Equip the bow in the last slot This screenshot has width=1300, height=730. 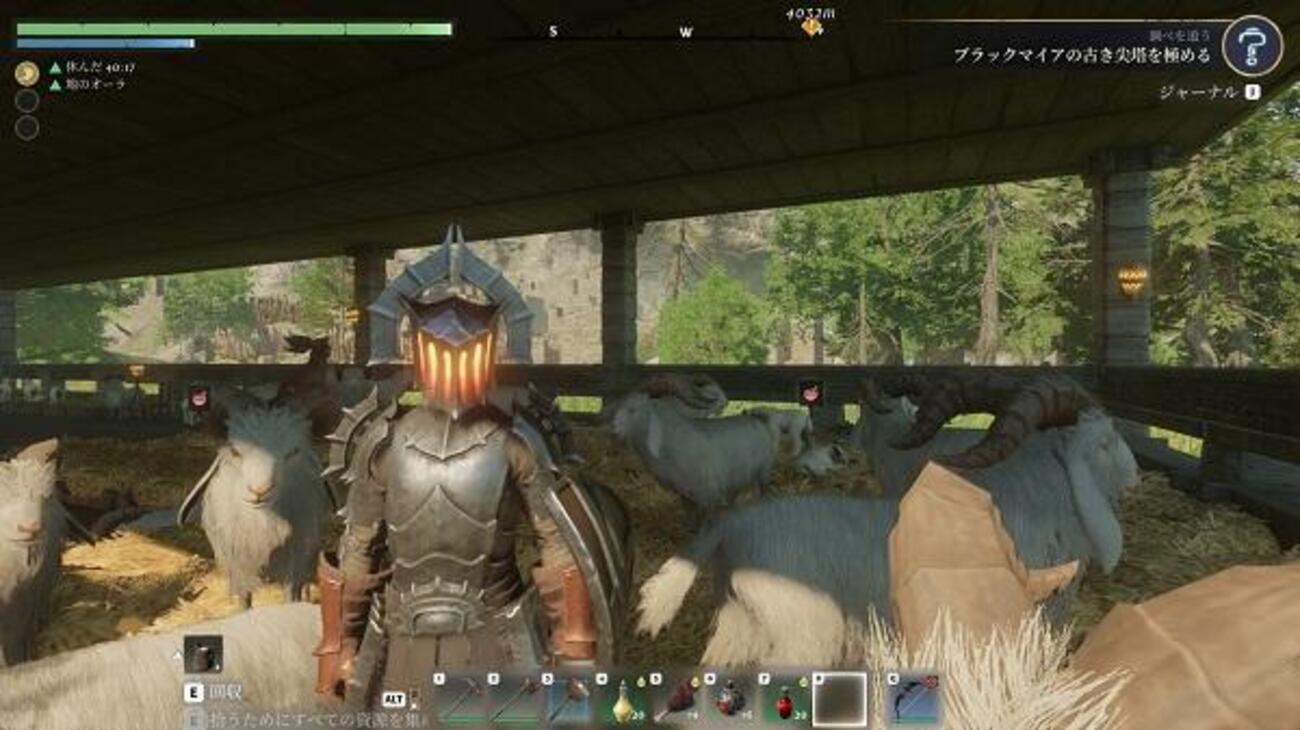[914, 699]
